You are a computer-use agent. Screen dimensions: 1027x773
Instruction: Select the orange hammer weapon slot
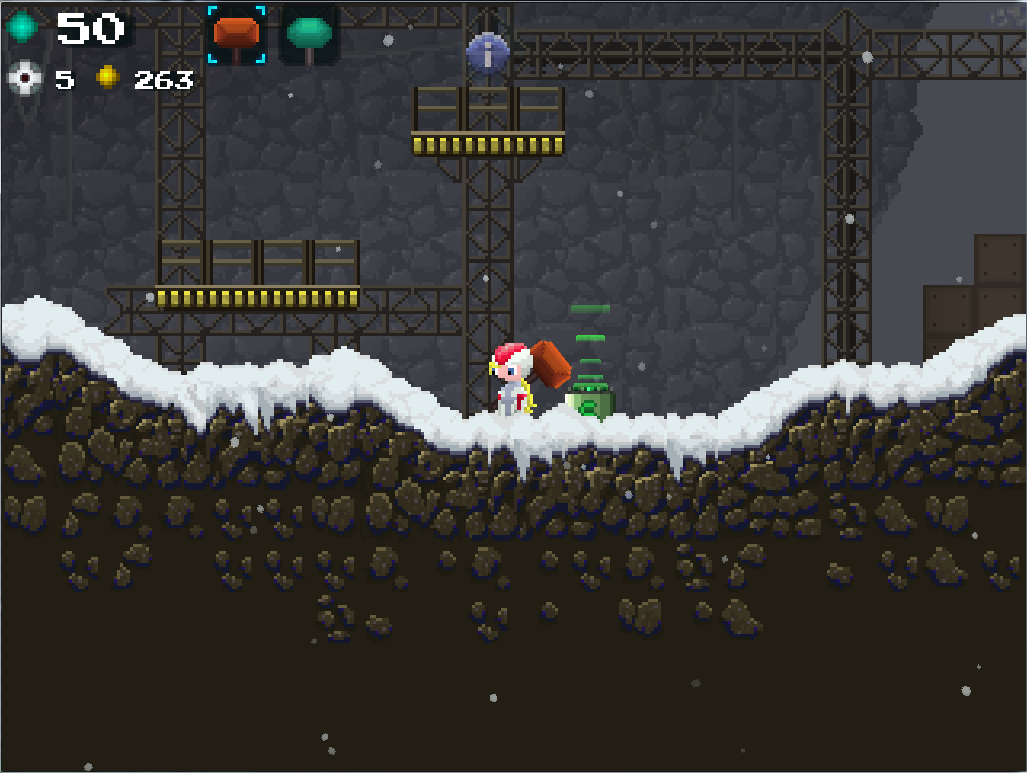click(x=237, y=35)
